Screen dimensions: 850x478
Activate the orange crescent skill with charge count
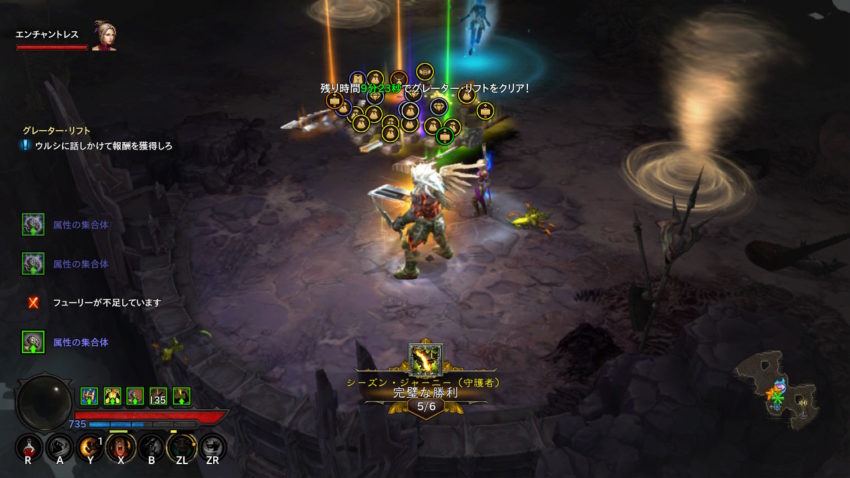pos(90,448)
